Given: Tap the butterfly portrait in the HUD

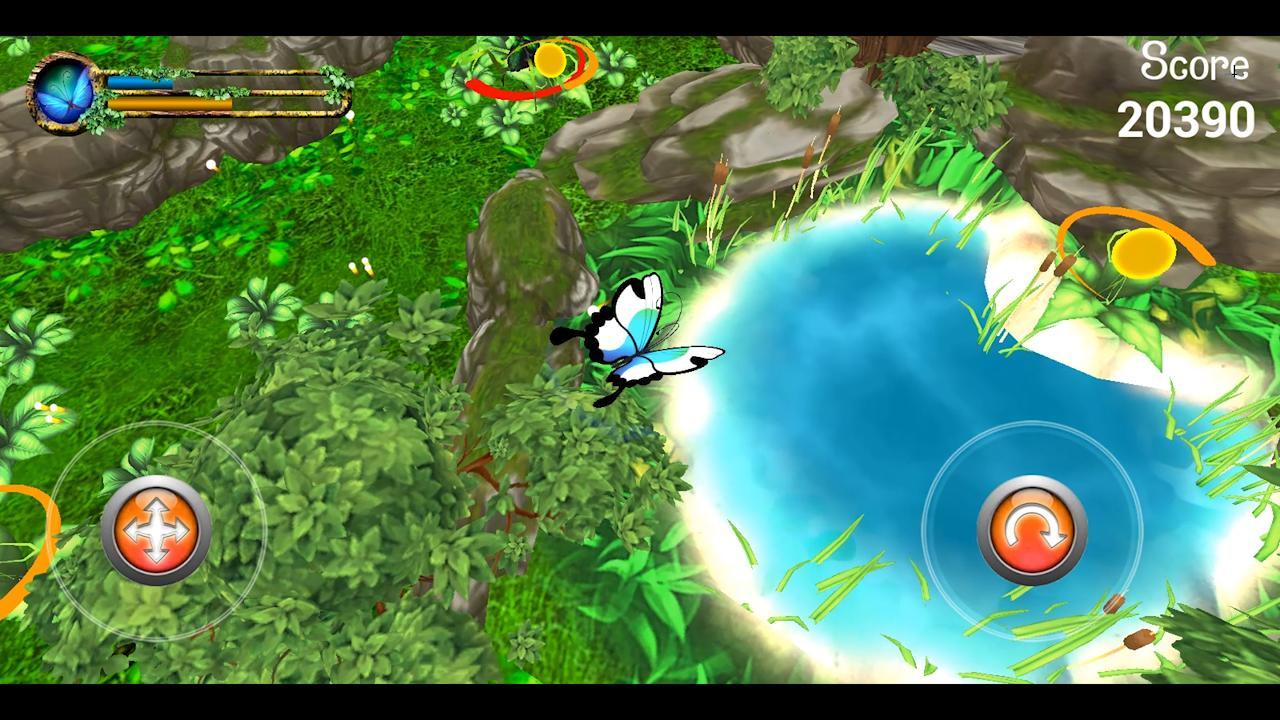Looking at the screenshot, I should point(62,90).
